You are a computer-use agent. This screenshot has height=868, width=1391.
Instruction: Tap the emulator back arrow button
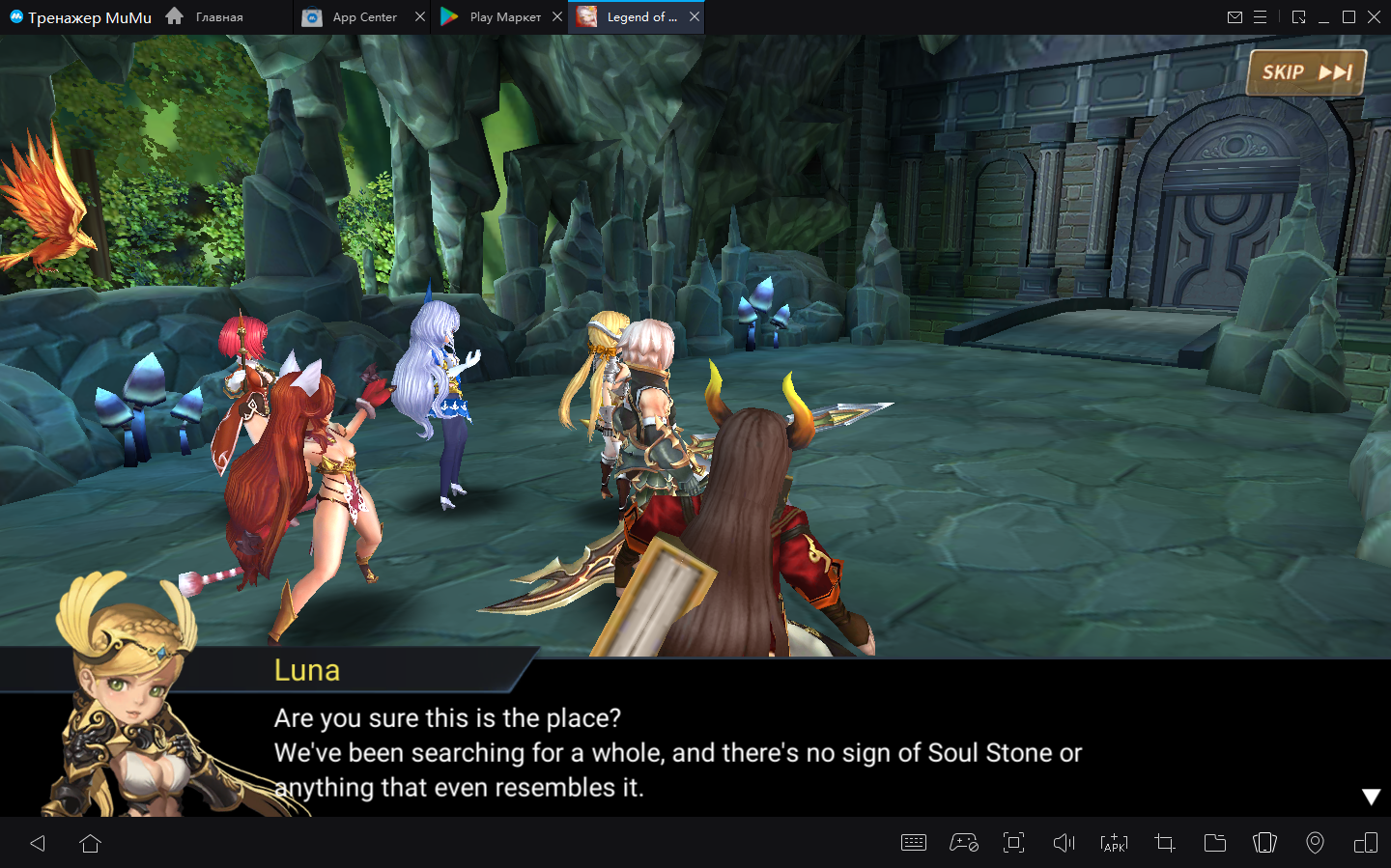pyautogui.click(x=39, y=843)
